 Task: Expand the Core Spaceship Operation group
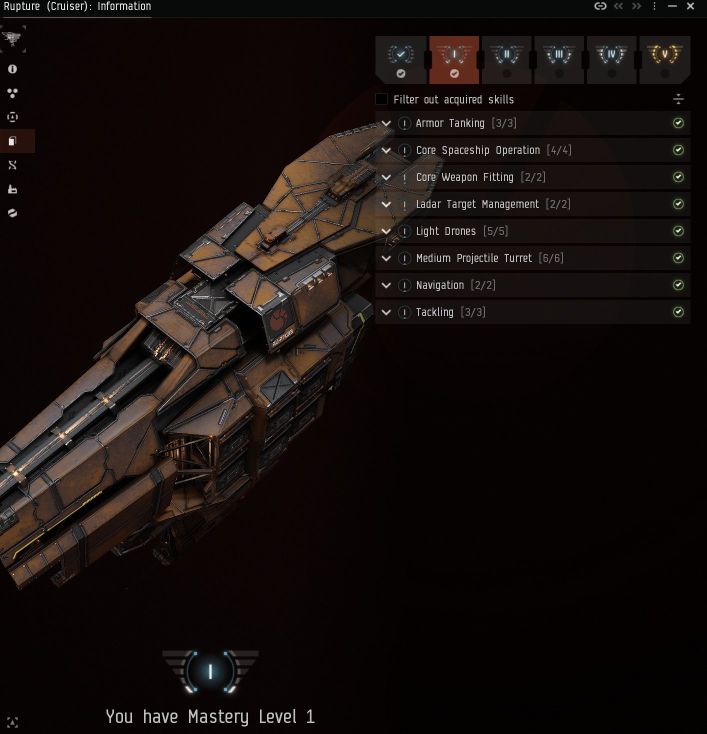386,151
